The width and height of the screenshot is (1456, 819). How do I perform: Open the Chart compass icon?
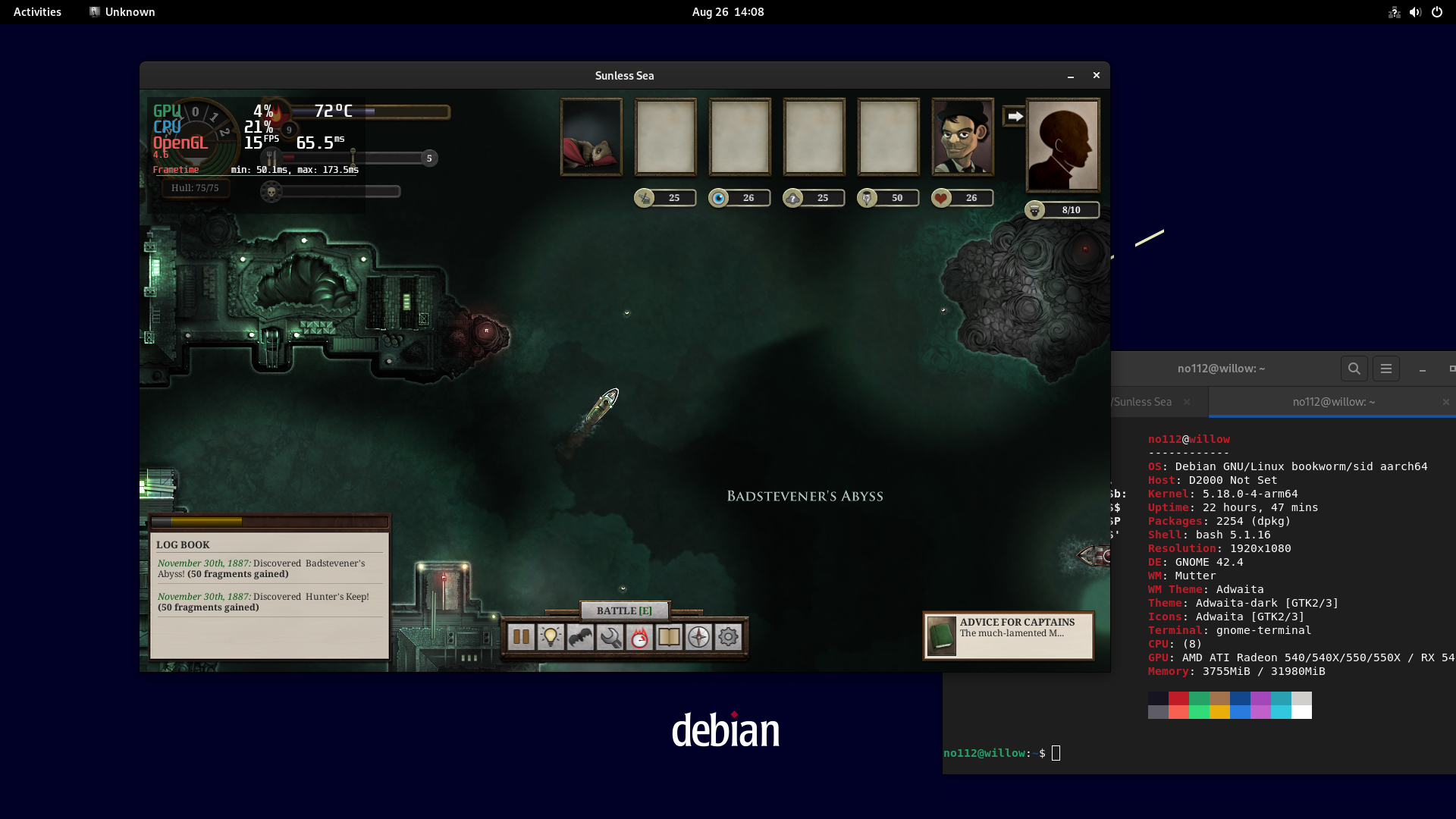click(698, 637)
